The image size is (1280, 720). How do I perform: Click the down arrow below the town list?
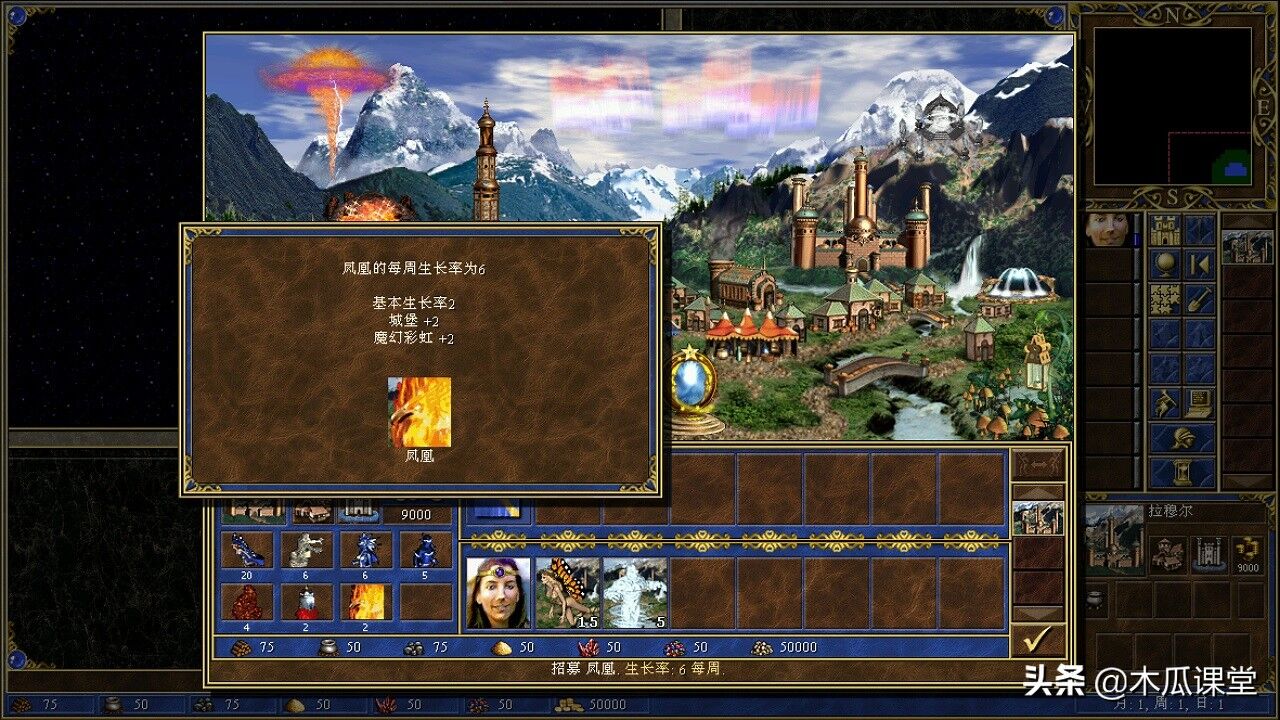coord(1038,610)
